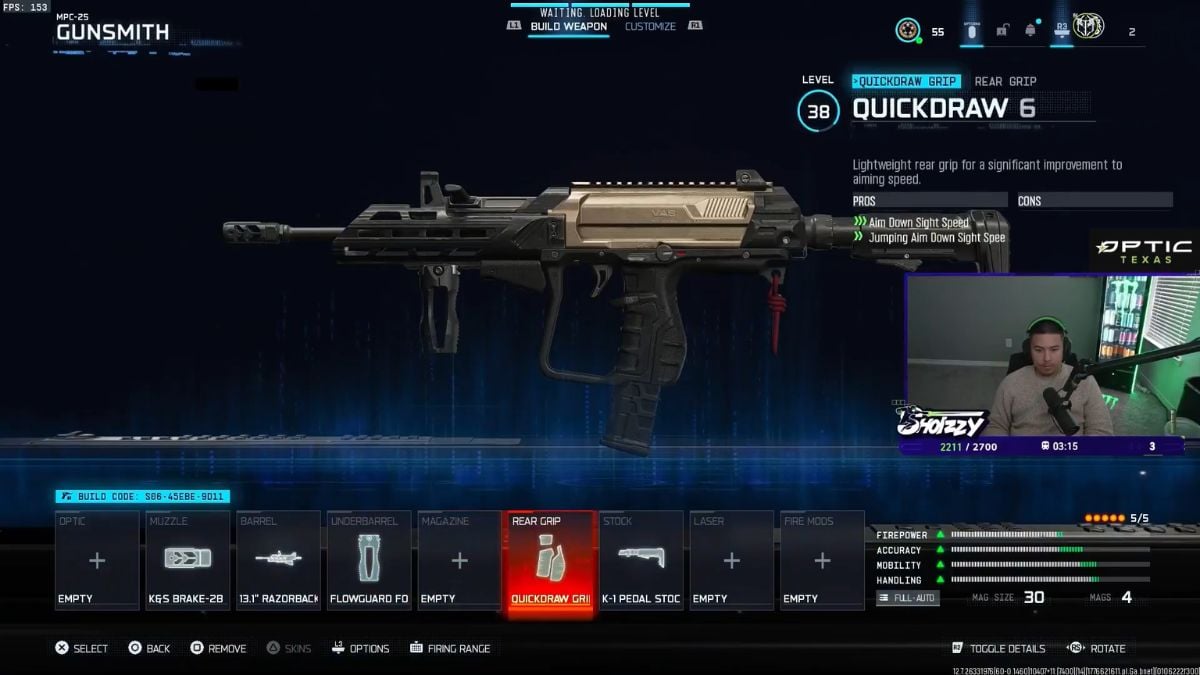Select the empty Fire Mods slot
The image size is (1200, 675).
click(x=822, y=560)
